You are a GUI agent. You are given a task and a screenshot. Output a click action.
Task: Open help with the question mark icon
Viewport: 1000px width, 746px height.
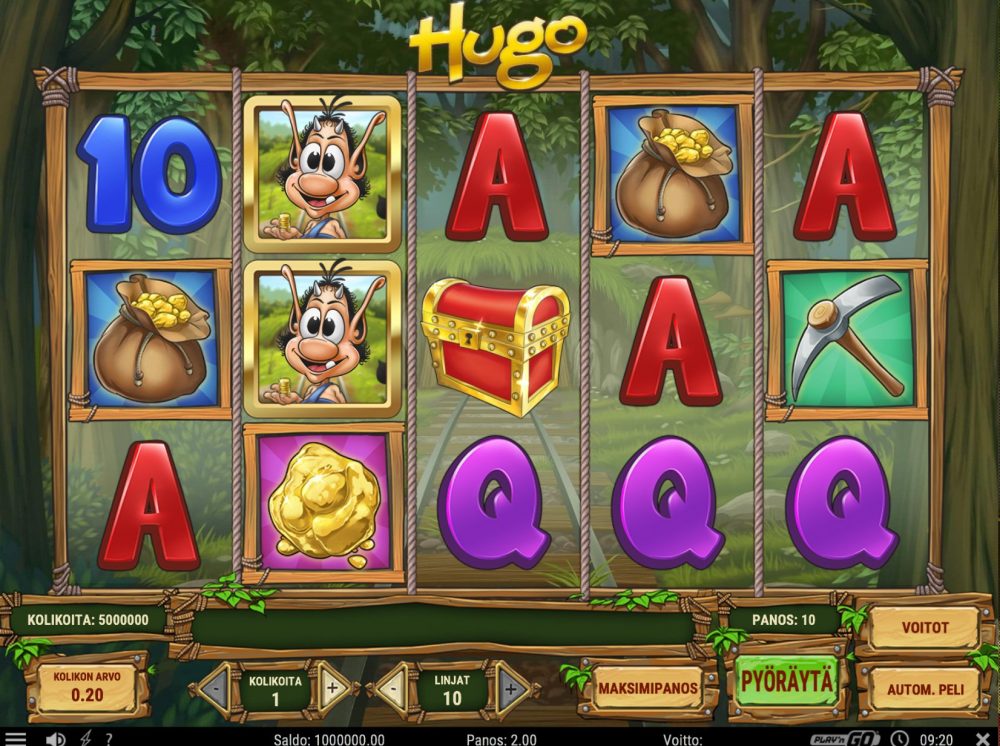pyautogui.click(x=108, y=739)
